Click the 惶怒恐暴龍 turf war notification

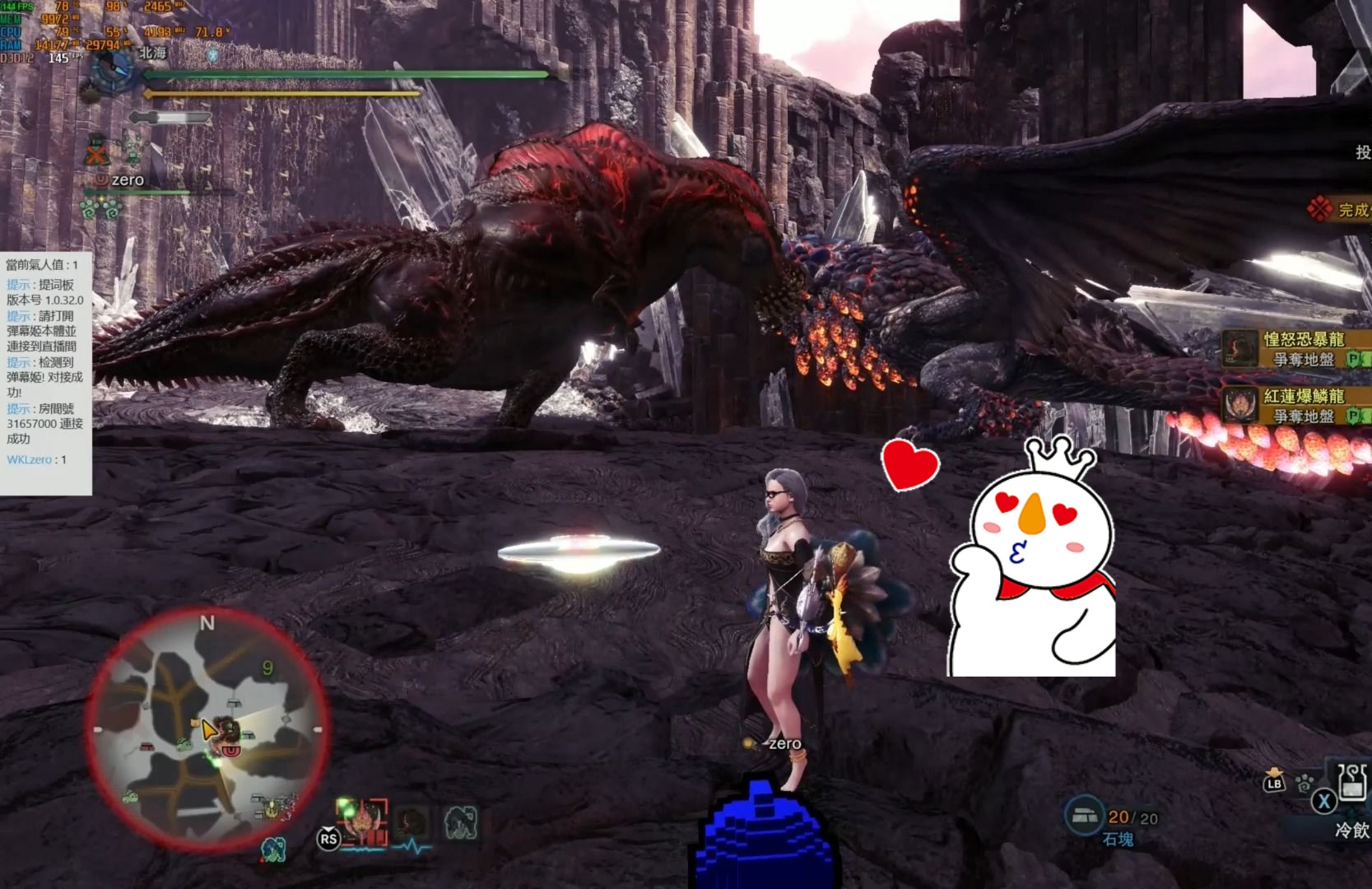[1296, 349]
